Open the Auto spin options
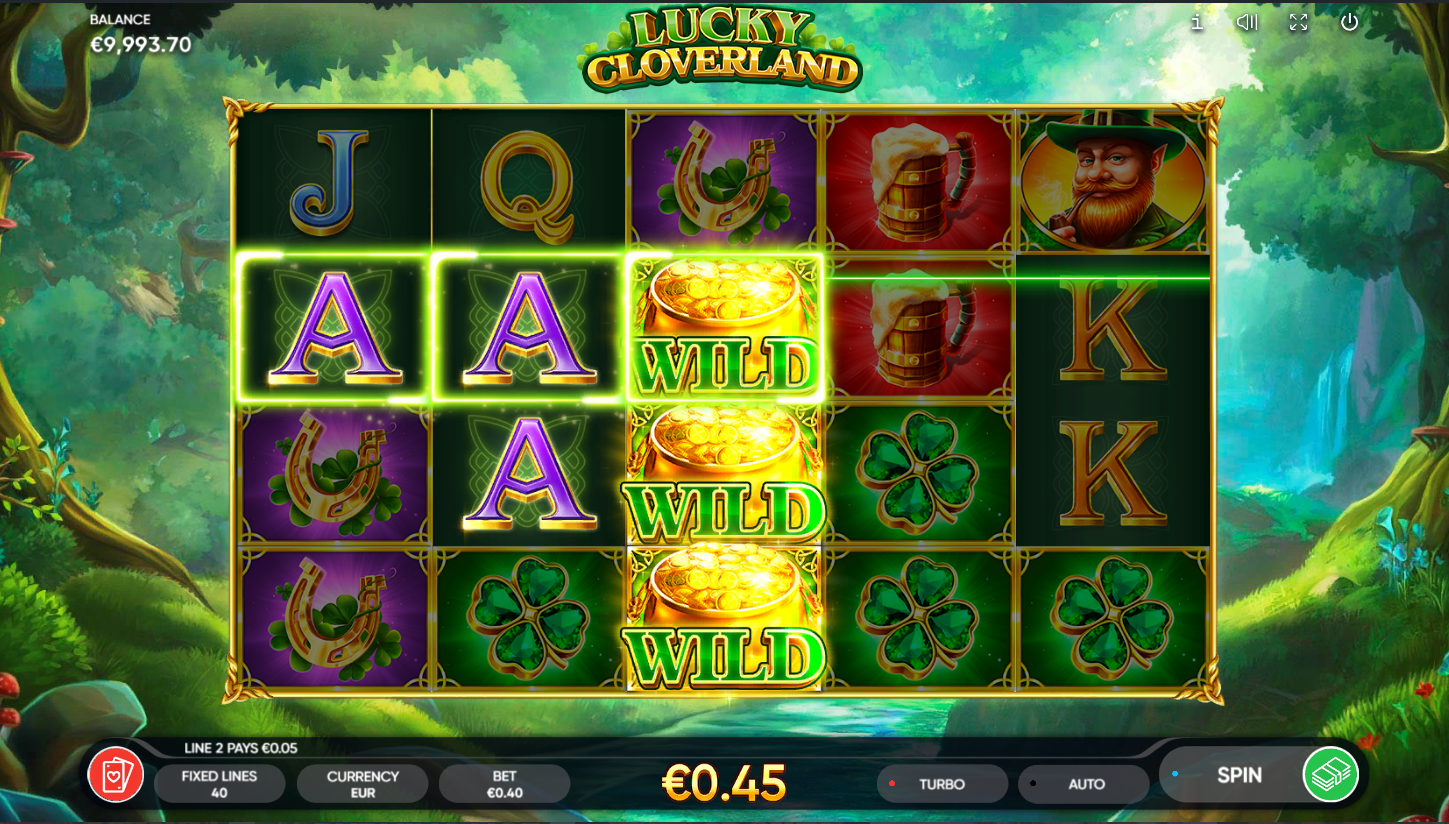The height and width of the screenshot is (824, 1449). [1085, 784]
